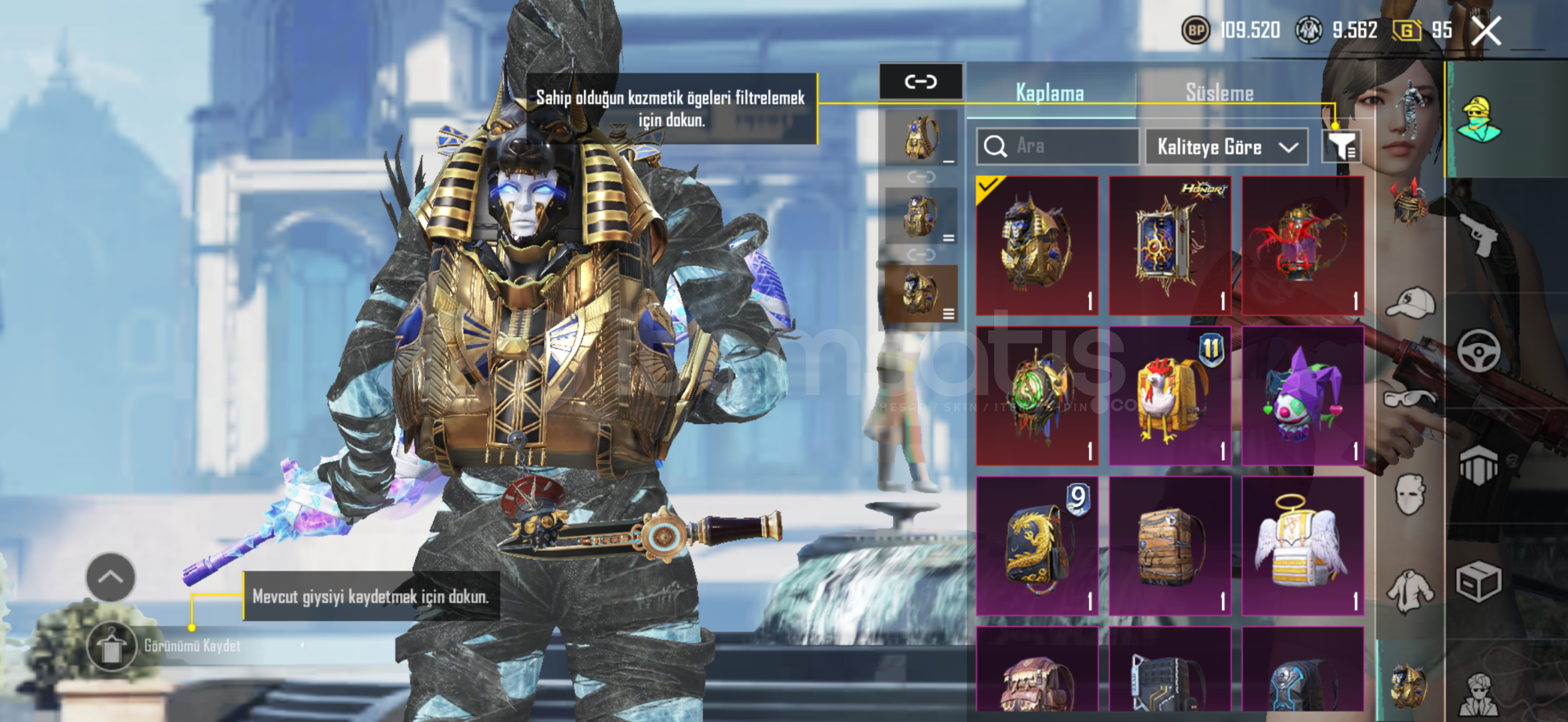Pick the red spider lantern backpack

pyautogui.click(x=1302, y=245)
